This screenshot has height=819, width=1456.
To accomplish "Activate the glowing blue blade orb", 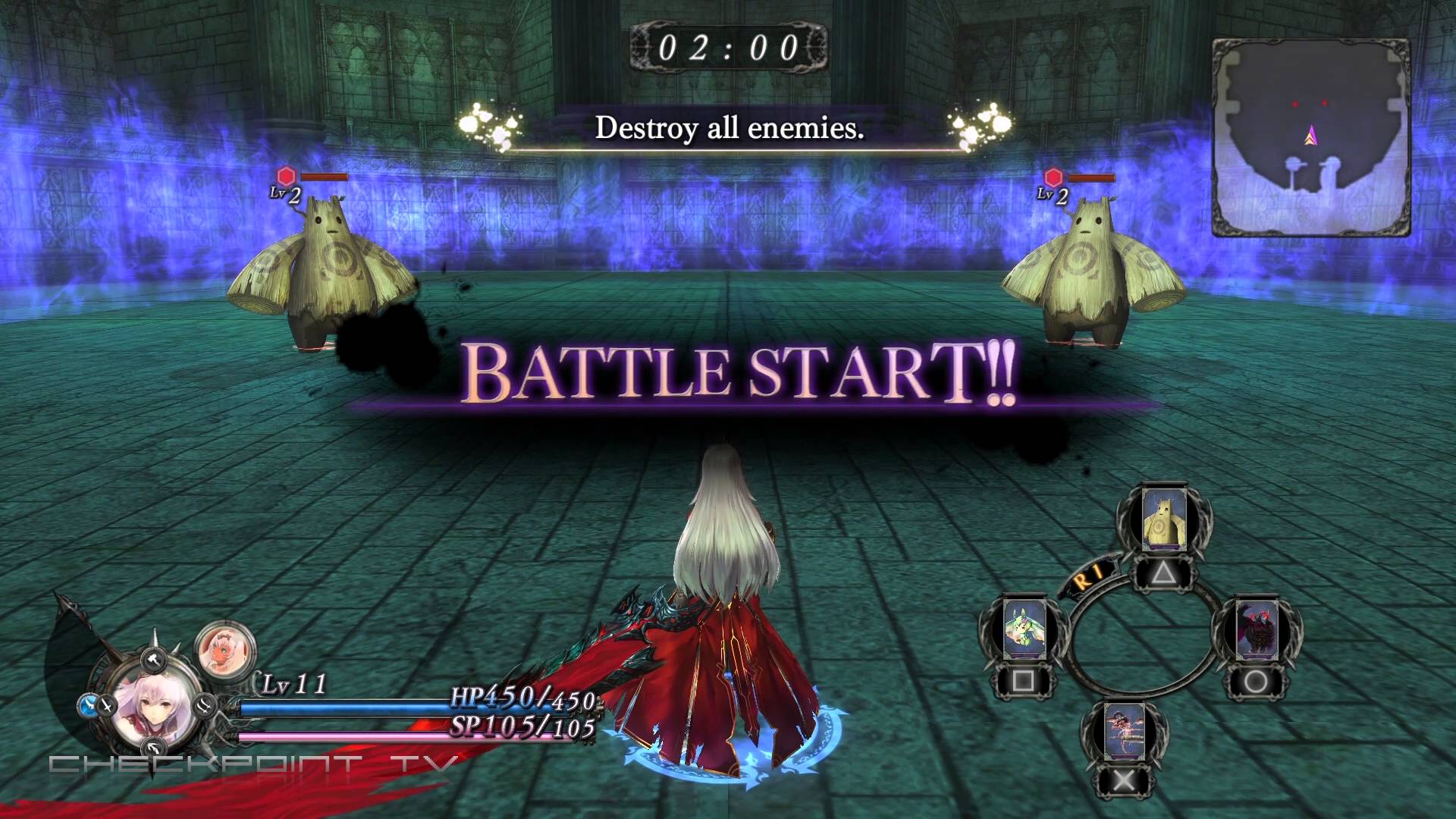I will 86,706.
